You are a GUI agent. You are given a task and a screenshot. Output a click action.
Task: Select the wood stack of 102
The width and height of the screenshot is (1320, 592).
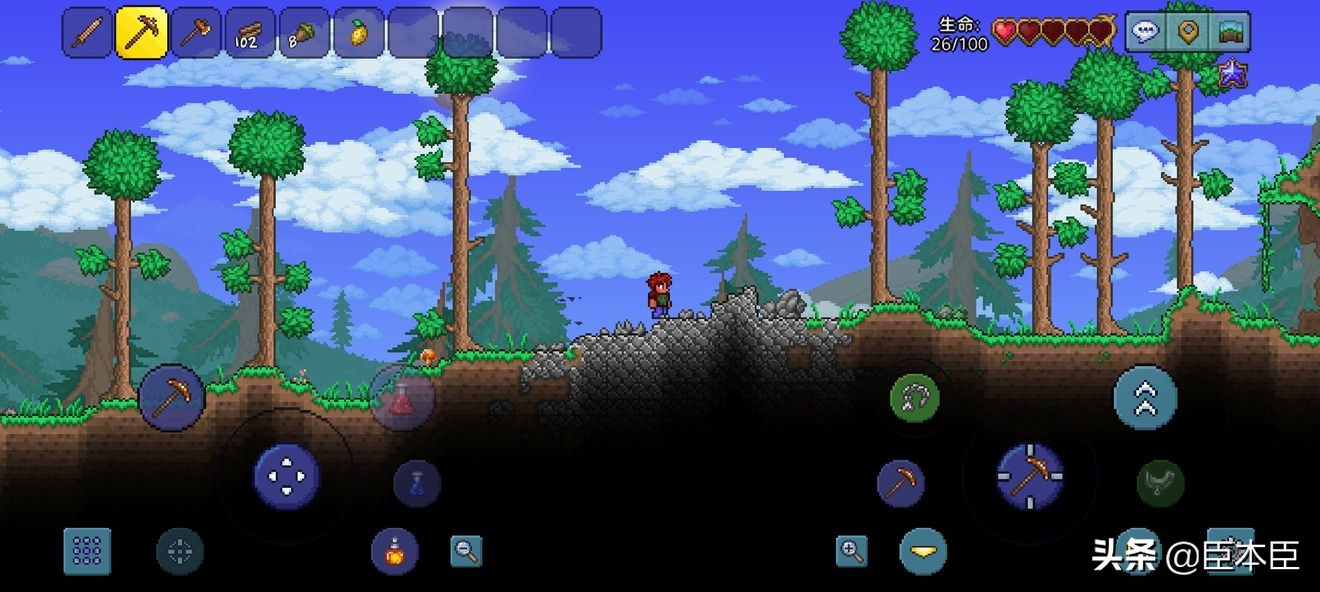[x=250, y=33]
